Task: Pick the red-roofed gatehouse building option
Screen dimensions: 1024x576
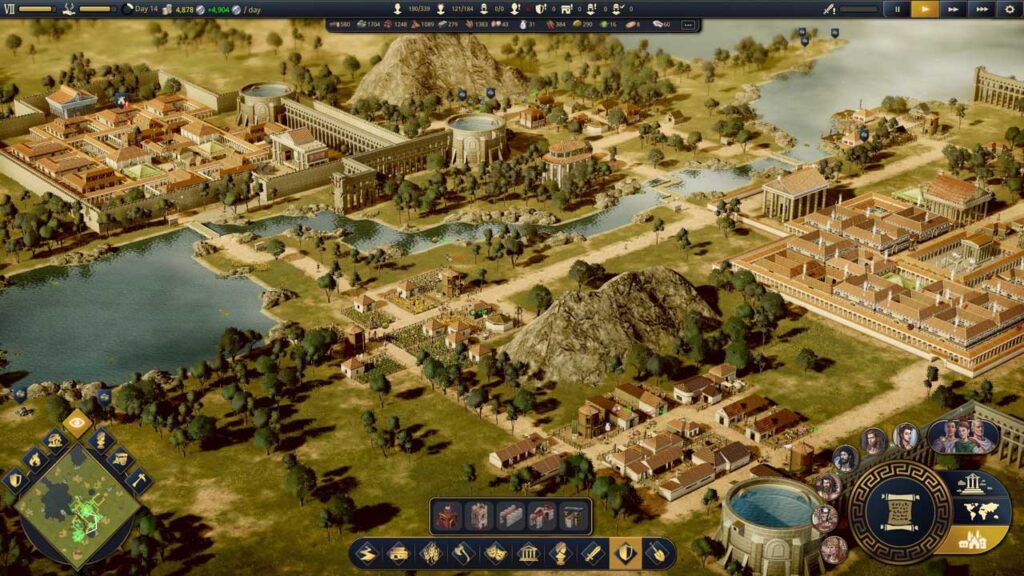Action: [542, 516]
